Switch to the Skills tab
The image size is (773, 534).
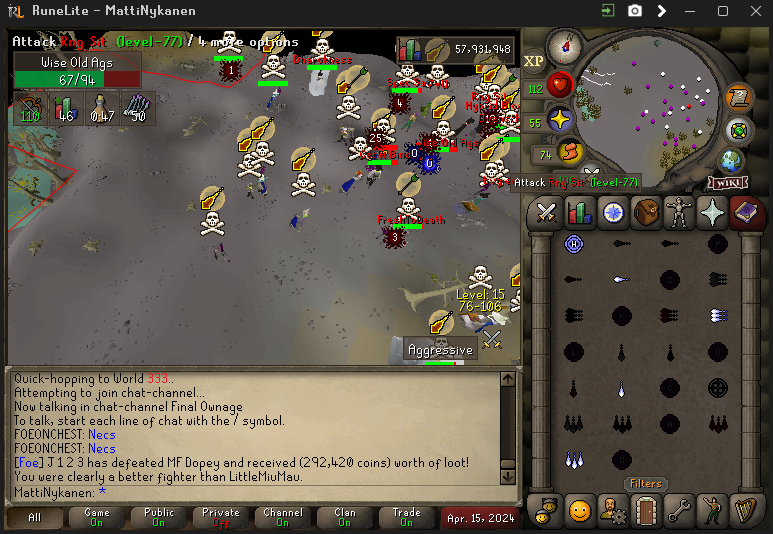[x=579, y=213]
